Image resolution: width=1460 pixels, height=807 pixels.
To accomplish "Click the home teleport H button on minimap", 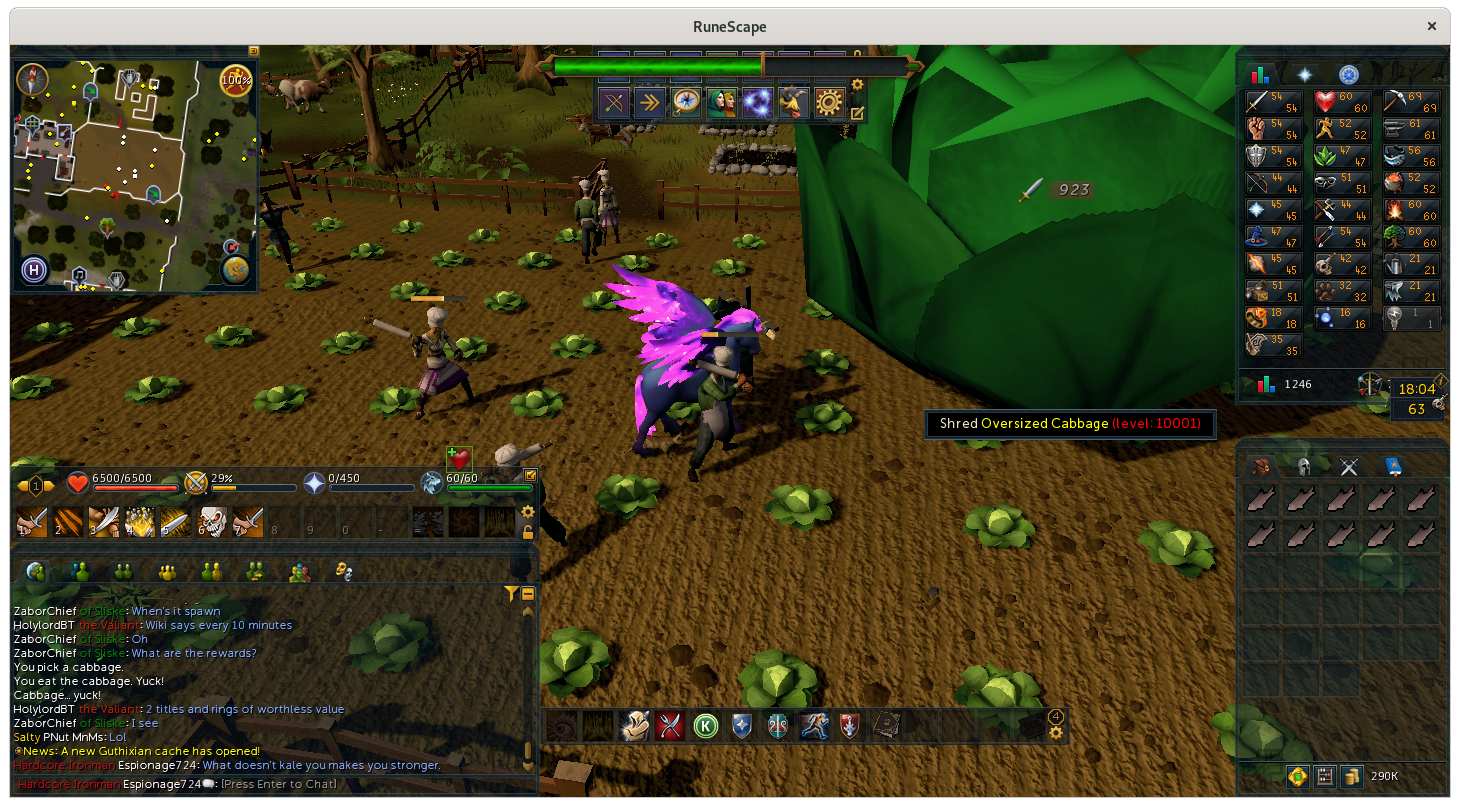I will coord(33,269).
